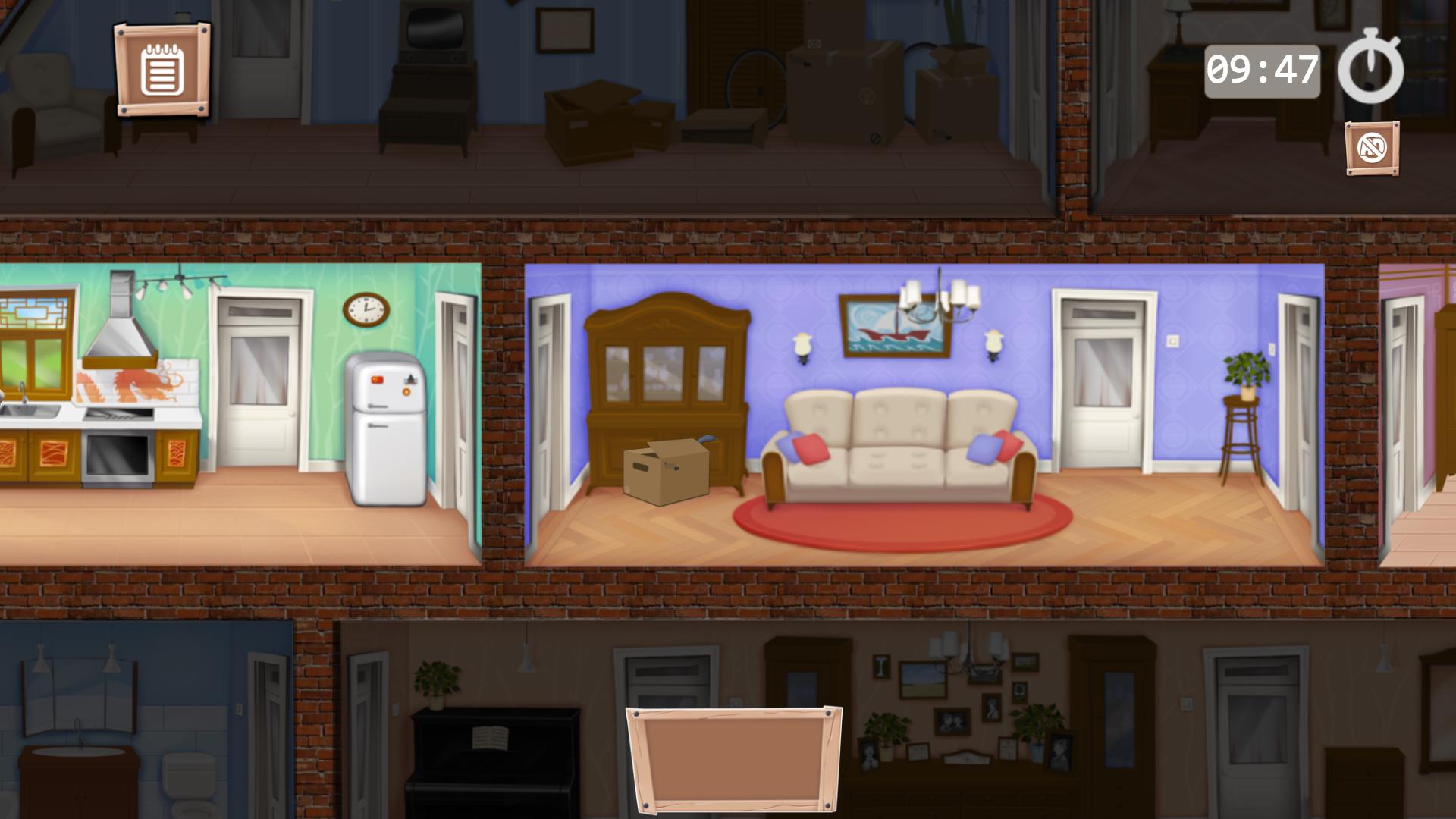The image size is (1456, 819).
Task: Click the potted plant on the tall stool
Action: [1246, 372]
